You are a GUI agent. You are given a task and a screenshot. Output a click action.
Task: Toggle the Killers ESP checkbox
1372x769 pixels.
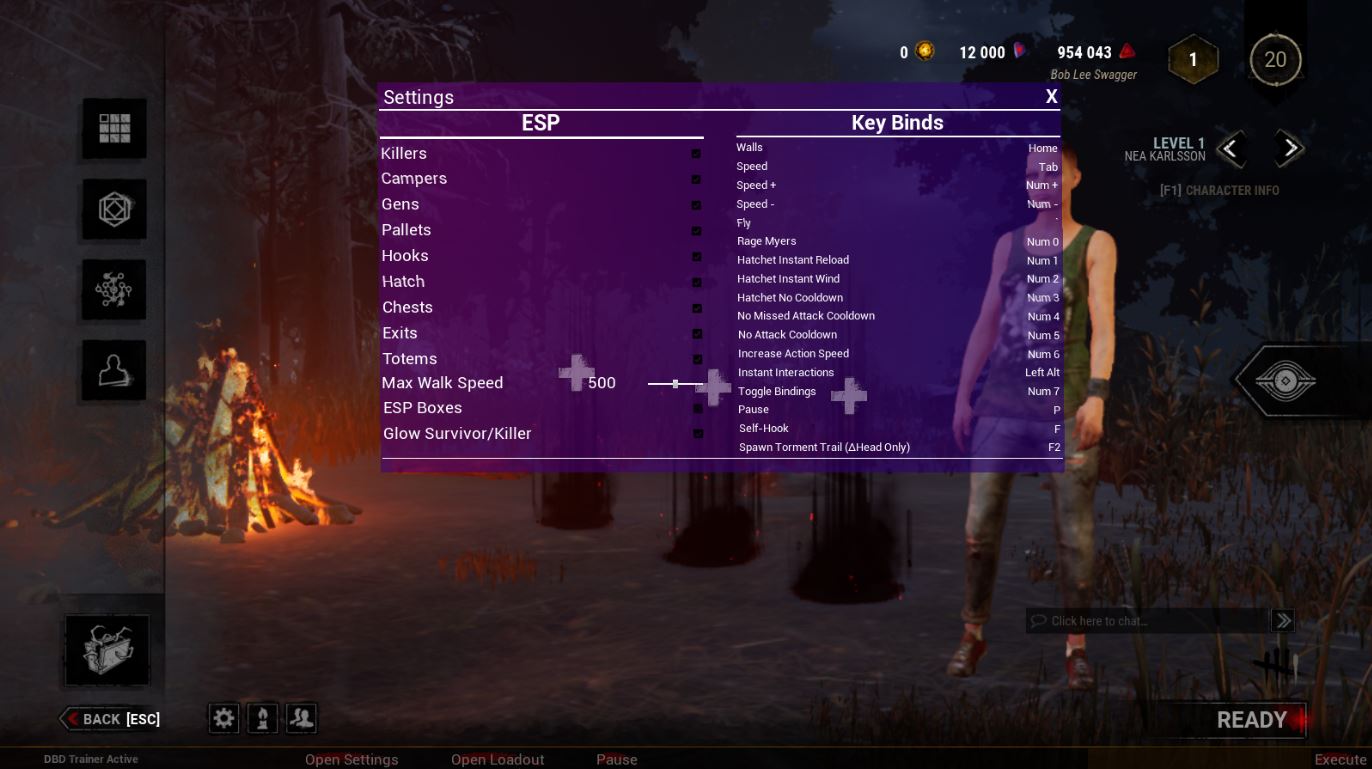[697, 155]
